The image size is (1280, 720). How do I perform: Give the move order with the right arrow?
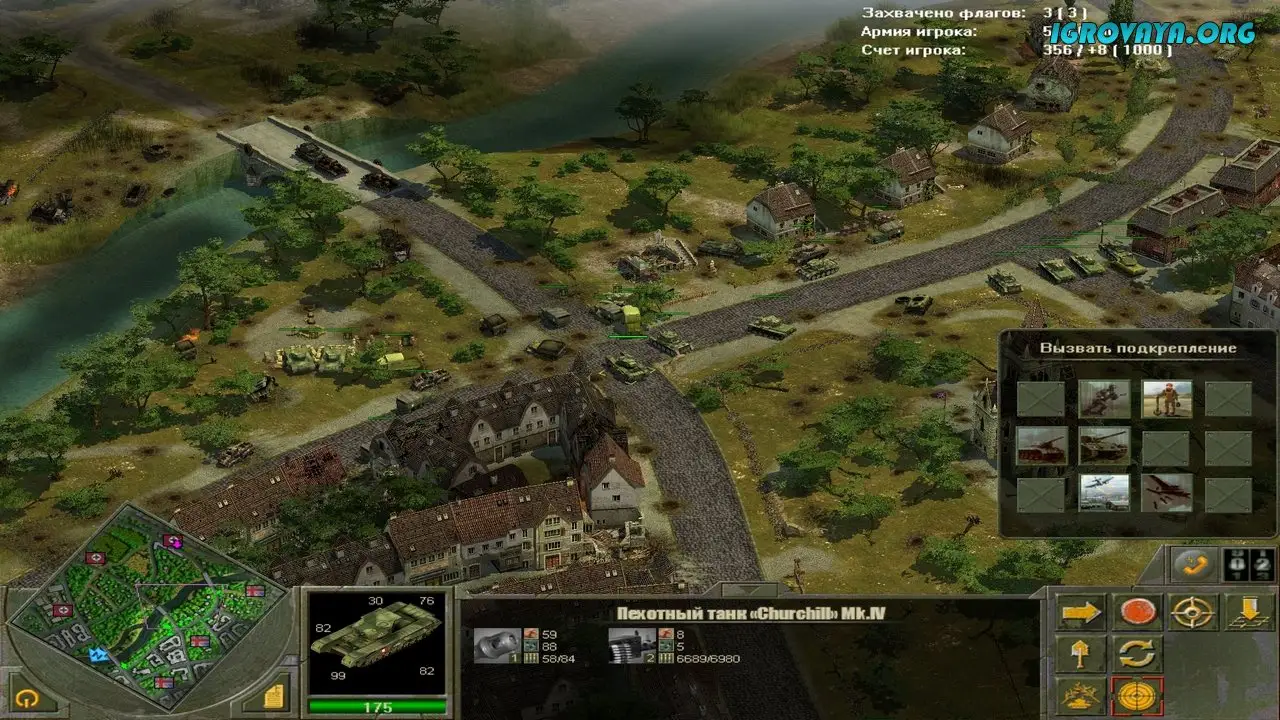pos(1080,611)
